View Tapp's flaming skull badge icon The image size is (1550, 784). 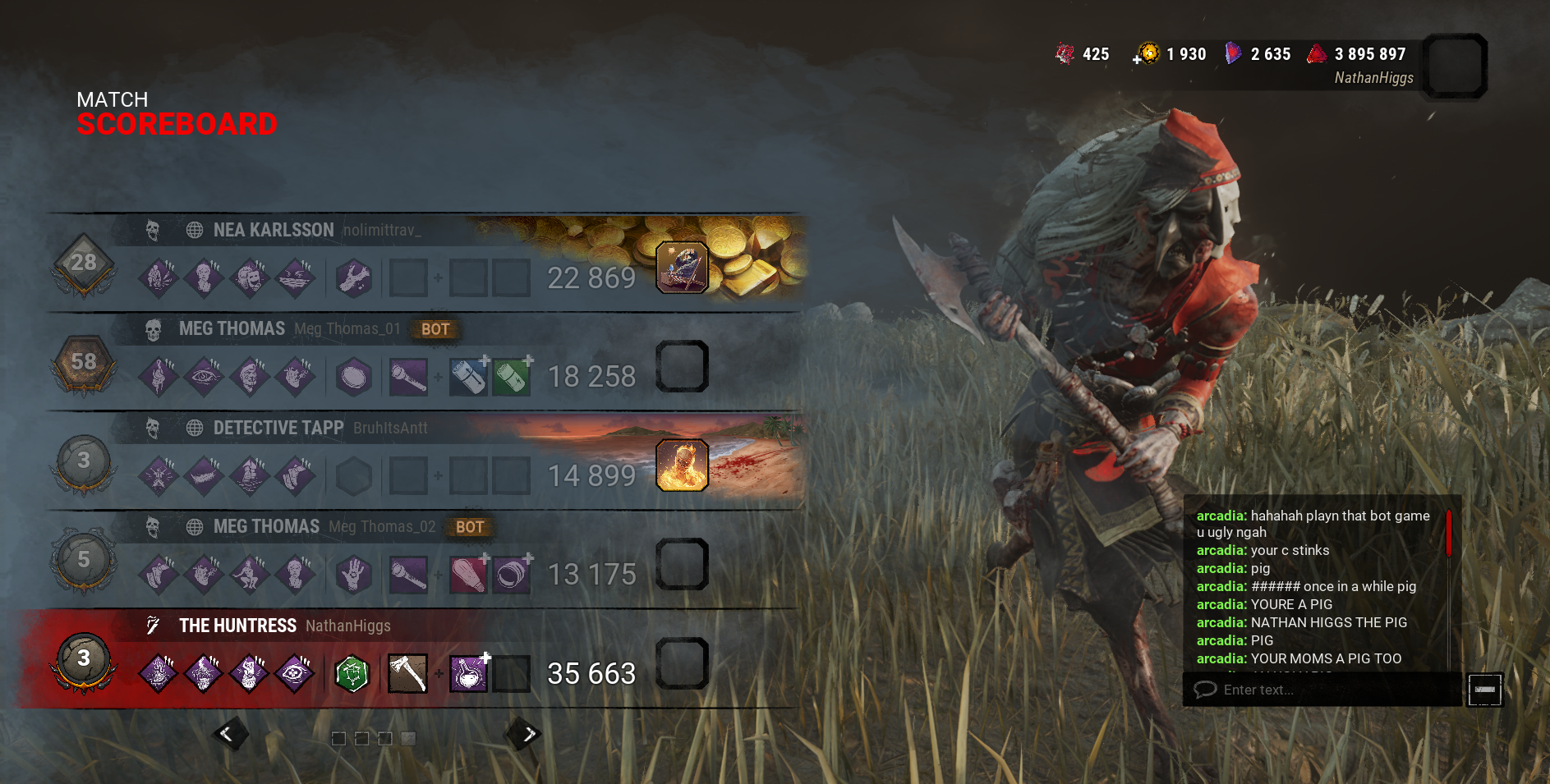(x=682, y=465)
